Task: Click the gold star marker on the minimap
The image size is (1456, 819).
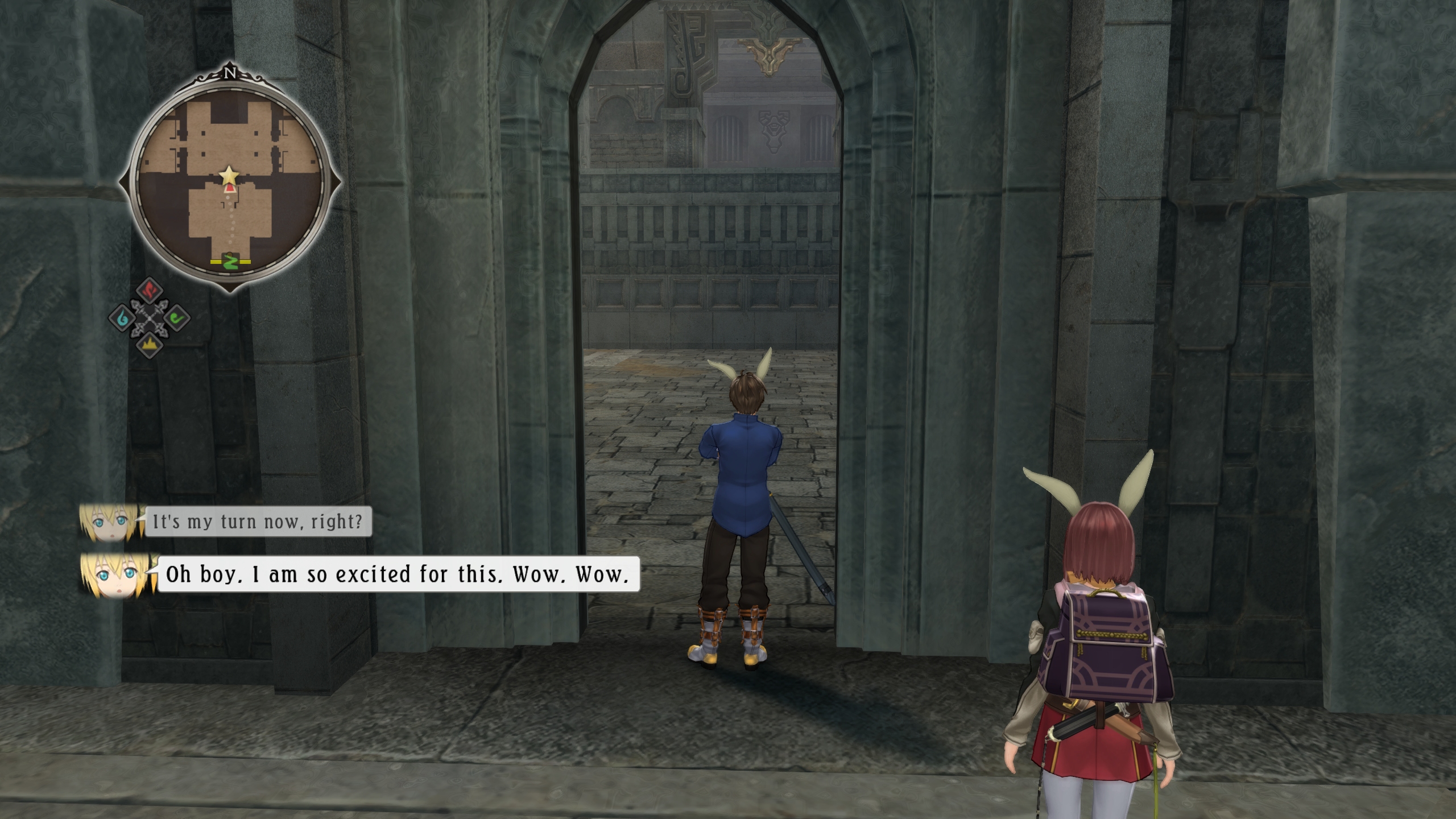Action: pyautogui.click(x=229, y=174)
